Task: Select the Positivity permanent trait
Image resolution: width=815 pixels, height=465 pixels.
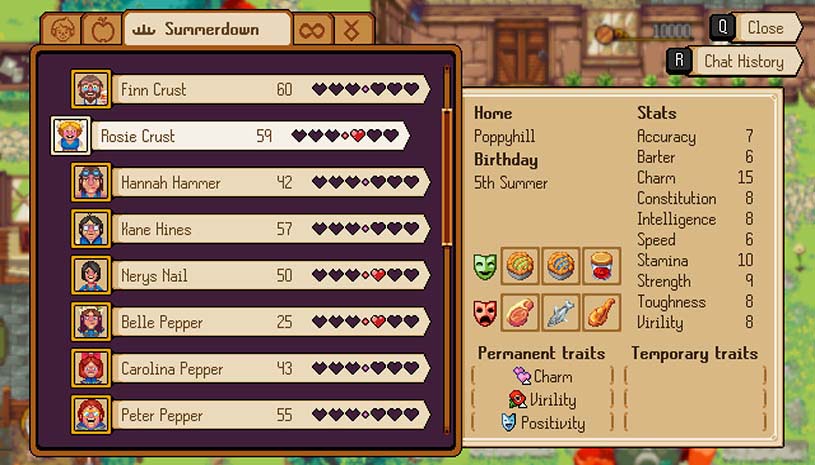Action: click(543, 423)
